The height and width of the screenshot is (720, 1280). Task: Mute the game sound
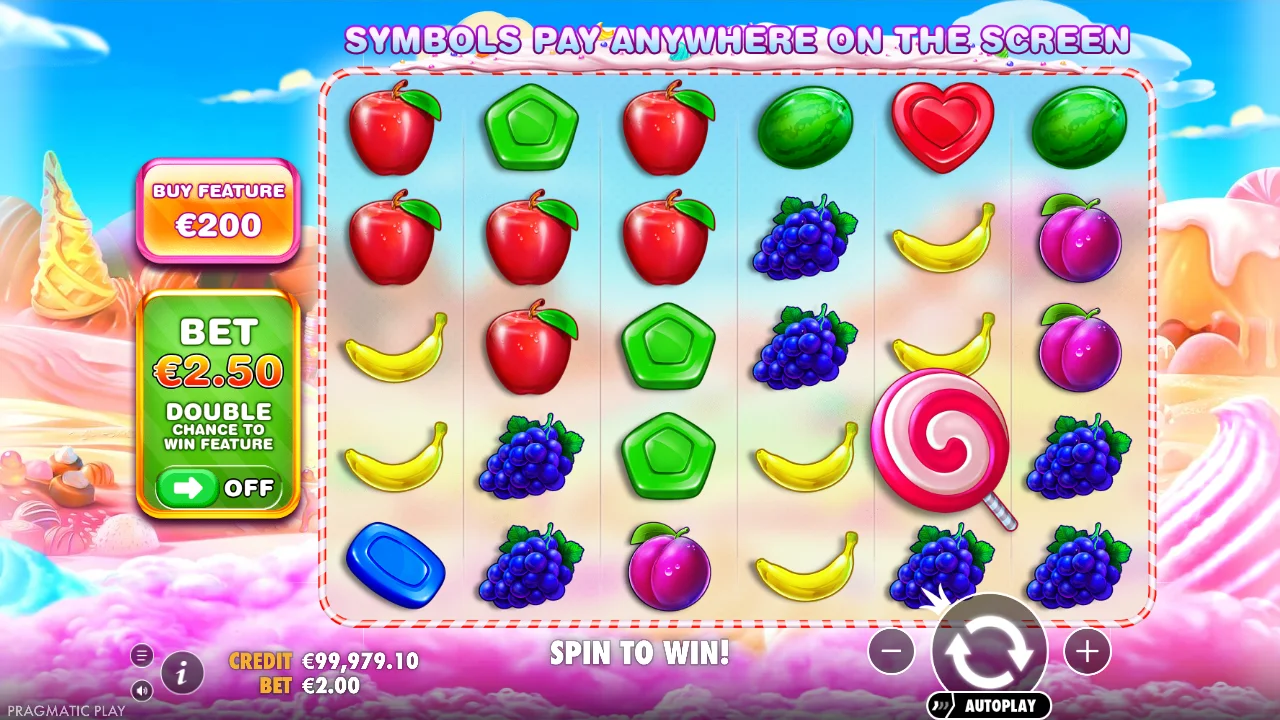tap(141, 690)
